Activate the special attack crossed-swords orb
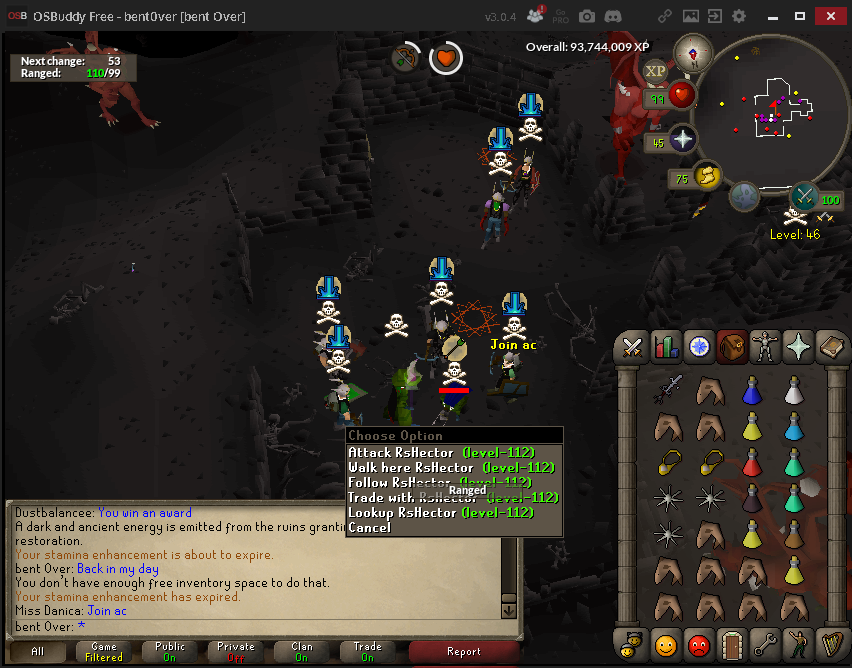The height and width of the screenshot is (668, 852). (805, 196)
